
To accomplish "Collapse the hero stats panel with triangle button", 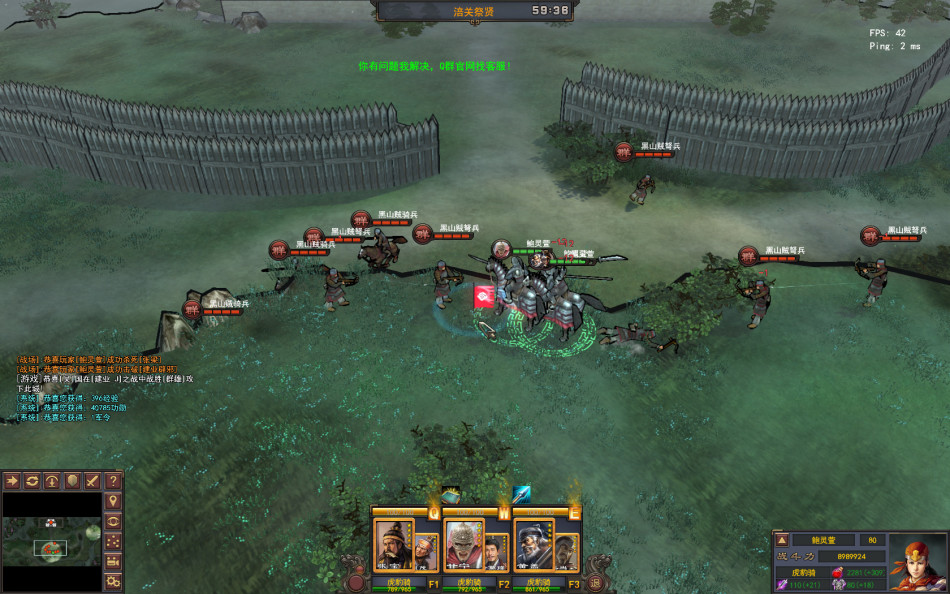I will point(782,540).
